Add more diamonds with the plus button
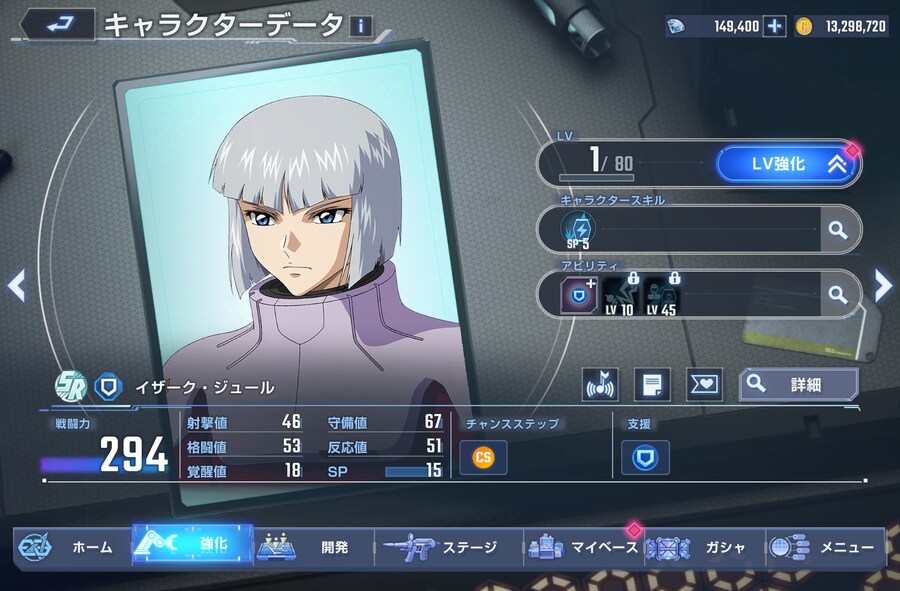This screenshot has width=900, height=591. [x=774, y=26]
